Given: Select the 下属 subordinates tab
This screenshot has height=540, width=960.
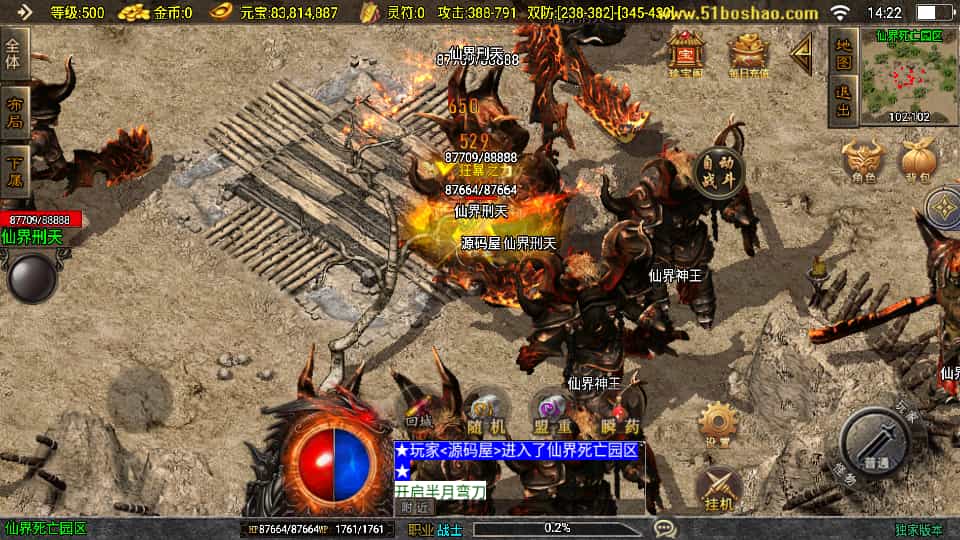Looking at the screenshot, I should [x=14, y=171].
